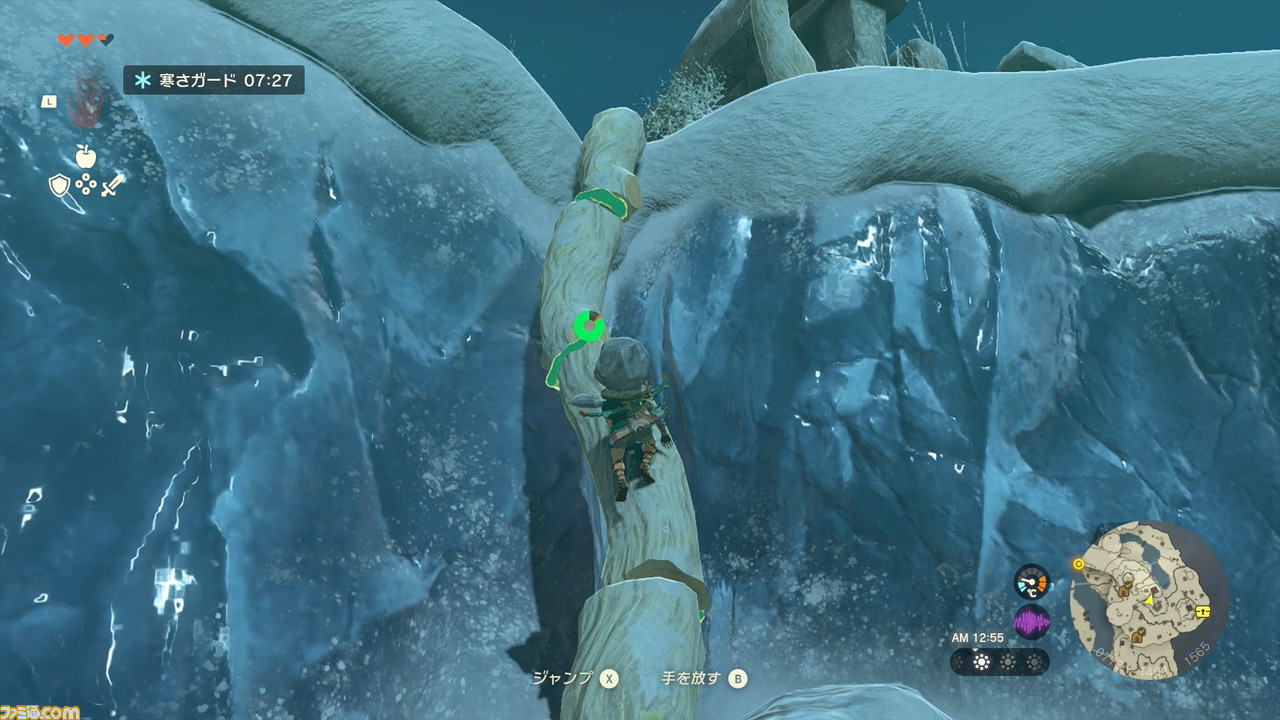Open the circular minimap
1280x720 pixels.
tap(1148, 600)
